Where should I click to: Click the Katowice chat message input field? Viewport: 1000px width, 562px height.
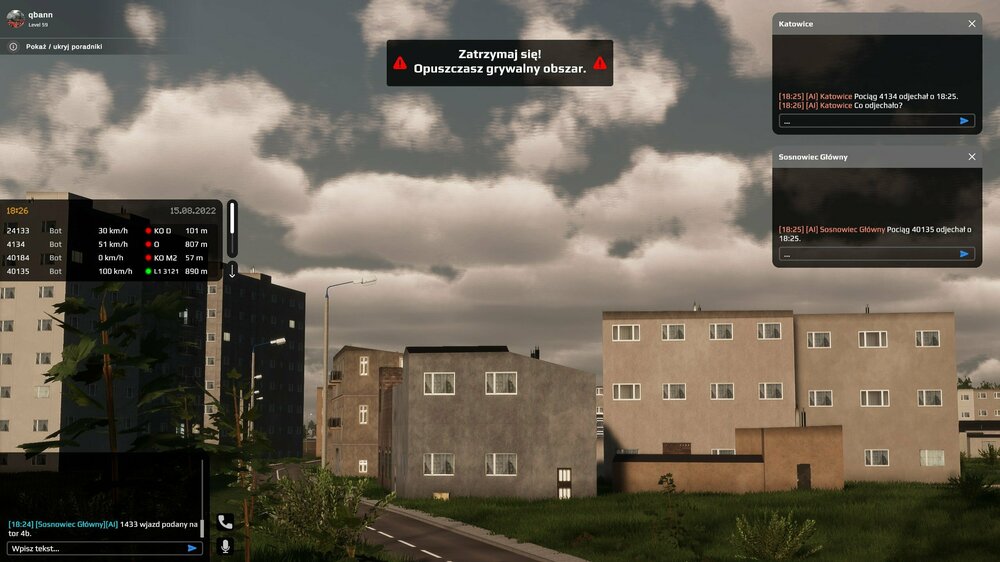866,121
